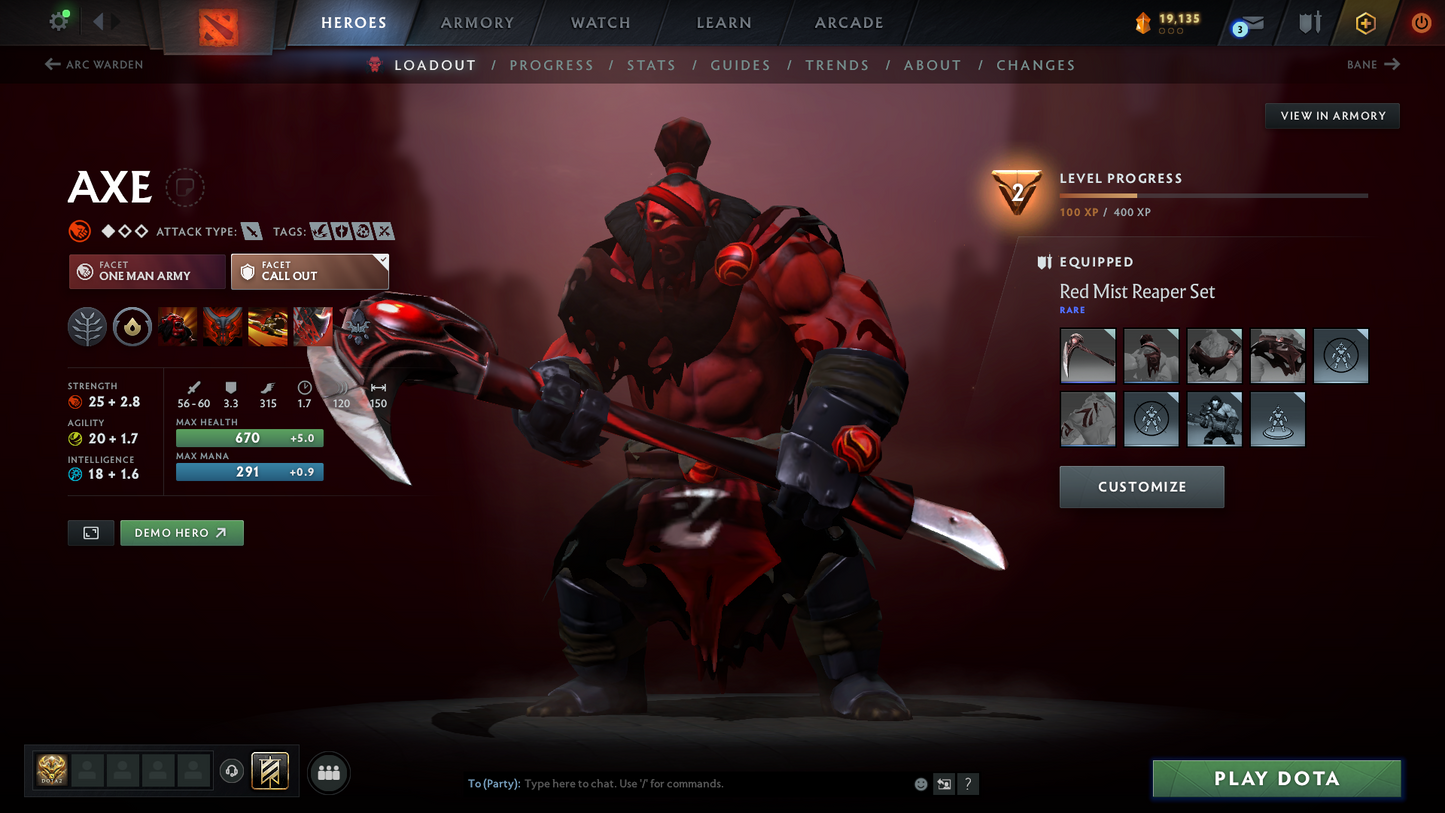1445x813 pixels.
Task: Switch to the ARMORY tab
Action: tap(477, 22)
